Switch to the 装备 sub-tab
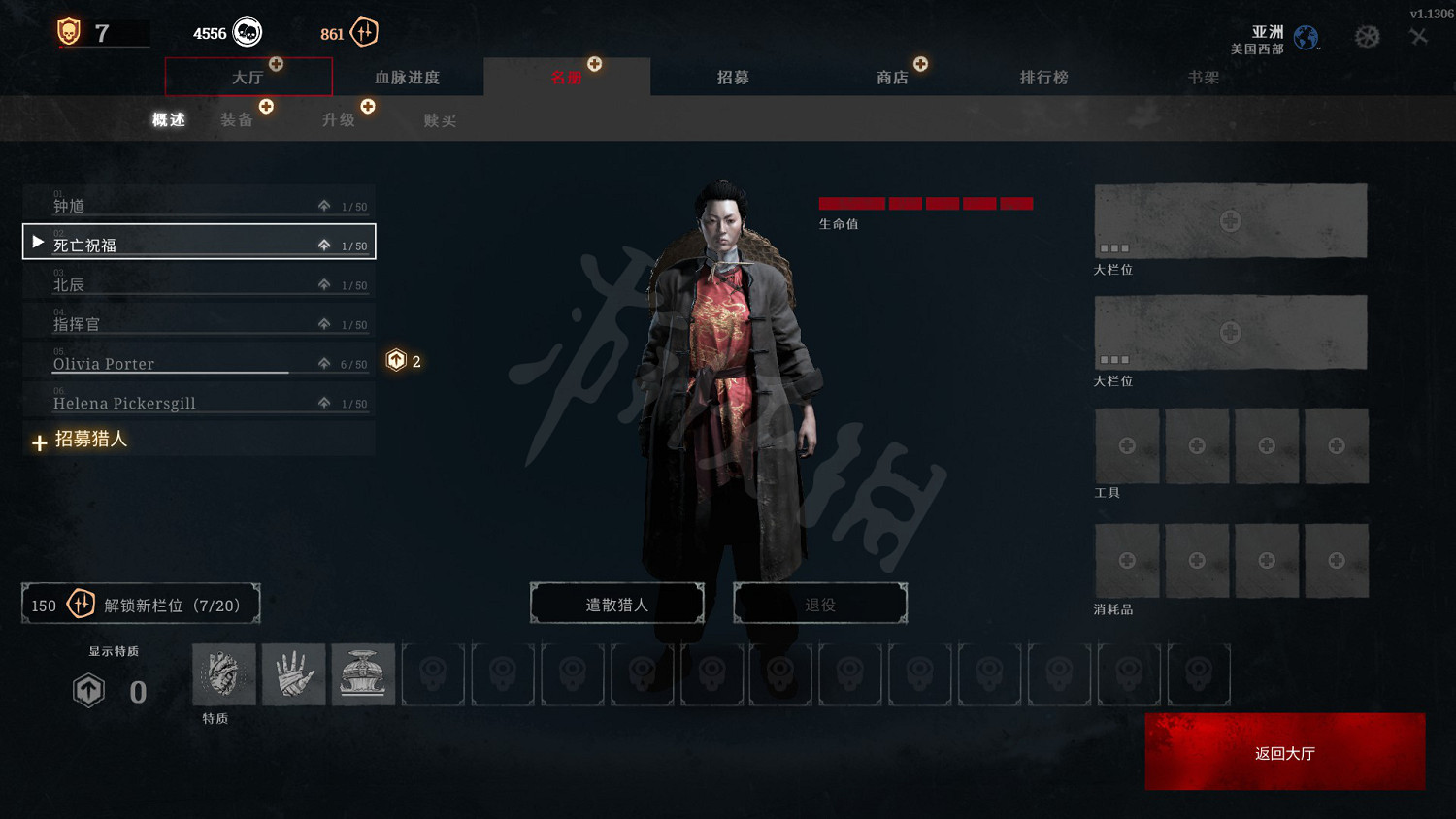1456x819 pixels. pyautogui.click(x=239, y=118)
